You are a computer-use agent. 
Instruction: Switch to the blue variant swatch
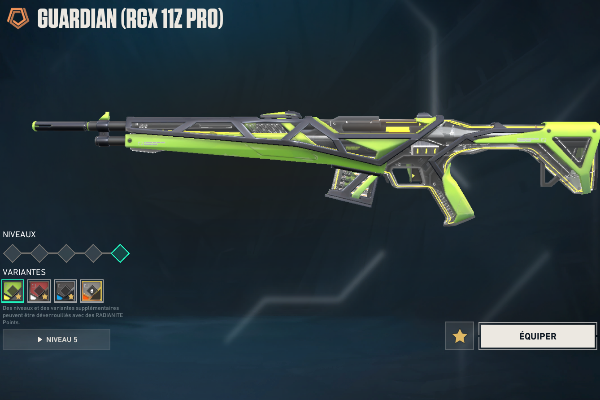pos(66,291)
